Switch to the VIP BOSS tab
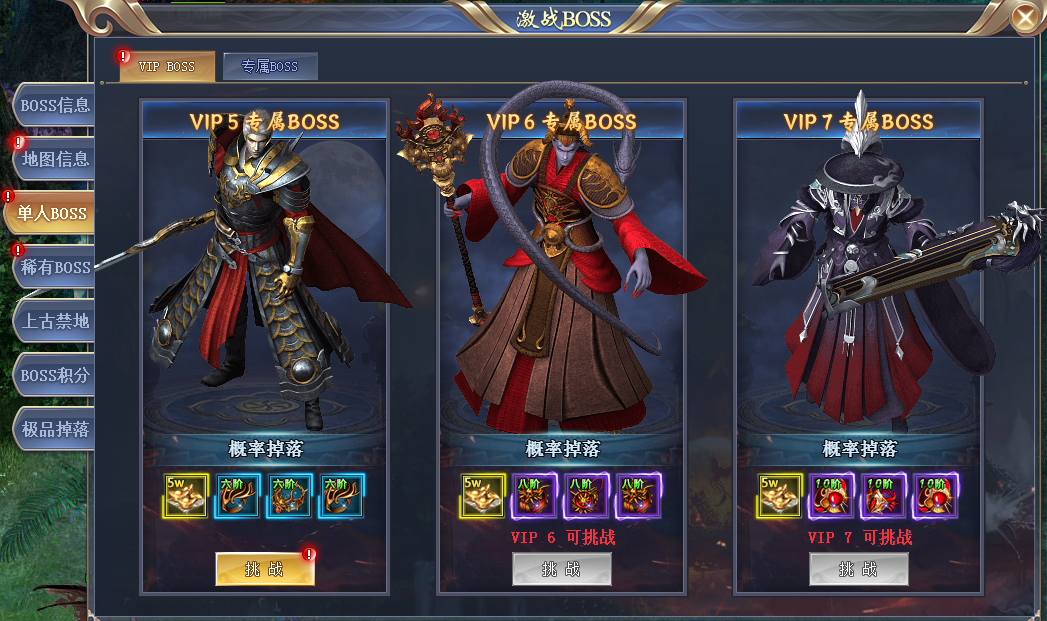 pos(167,67)
